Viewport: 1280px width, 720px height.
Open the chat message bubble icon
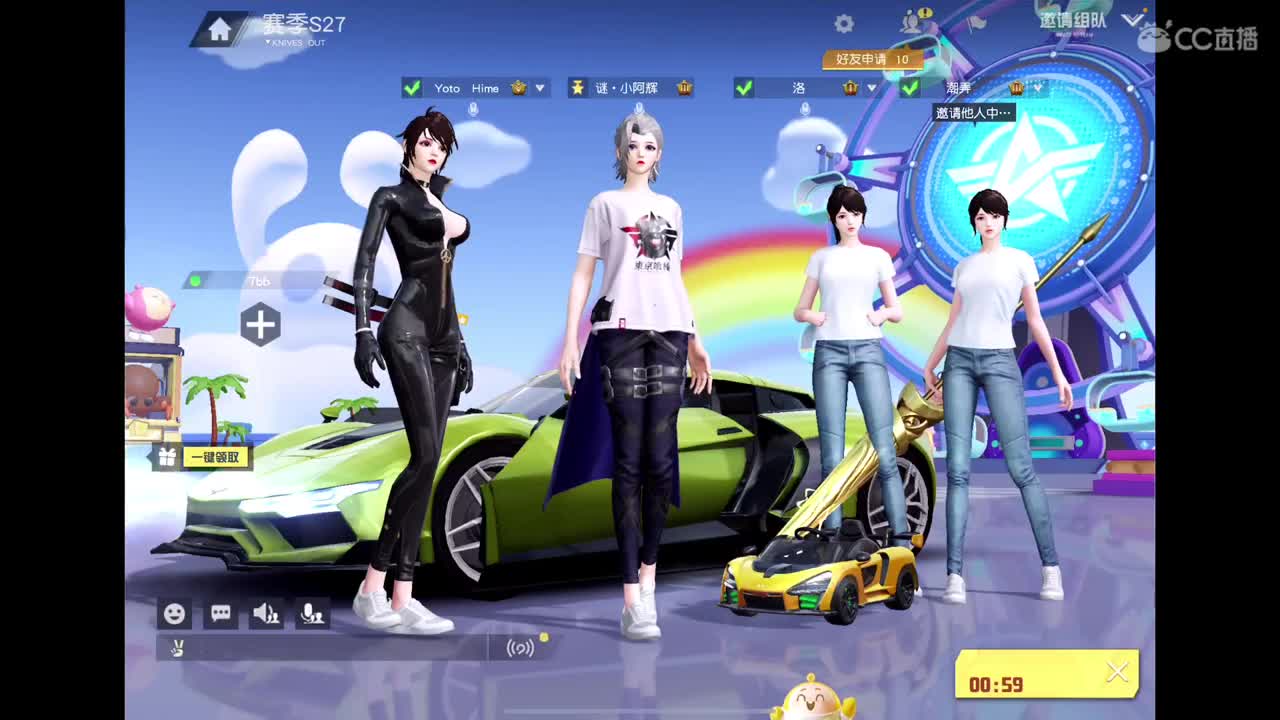point(220,613)
